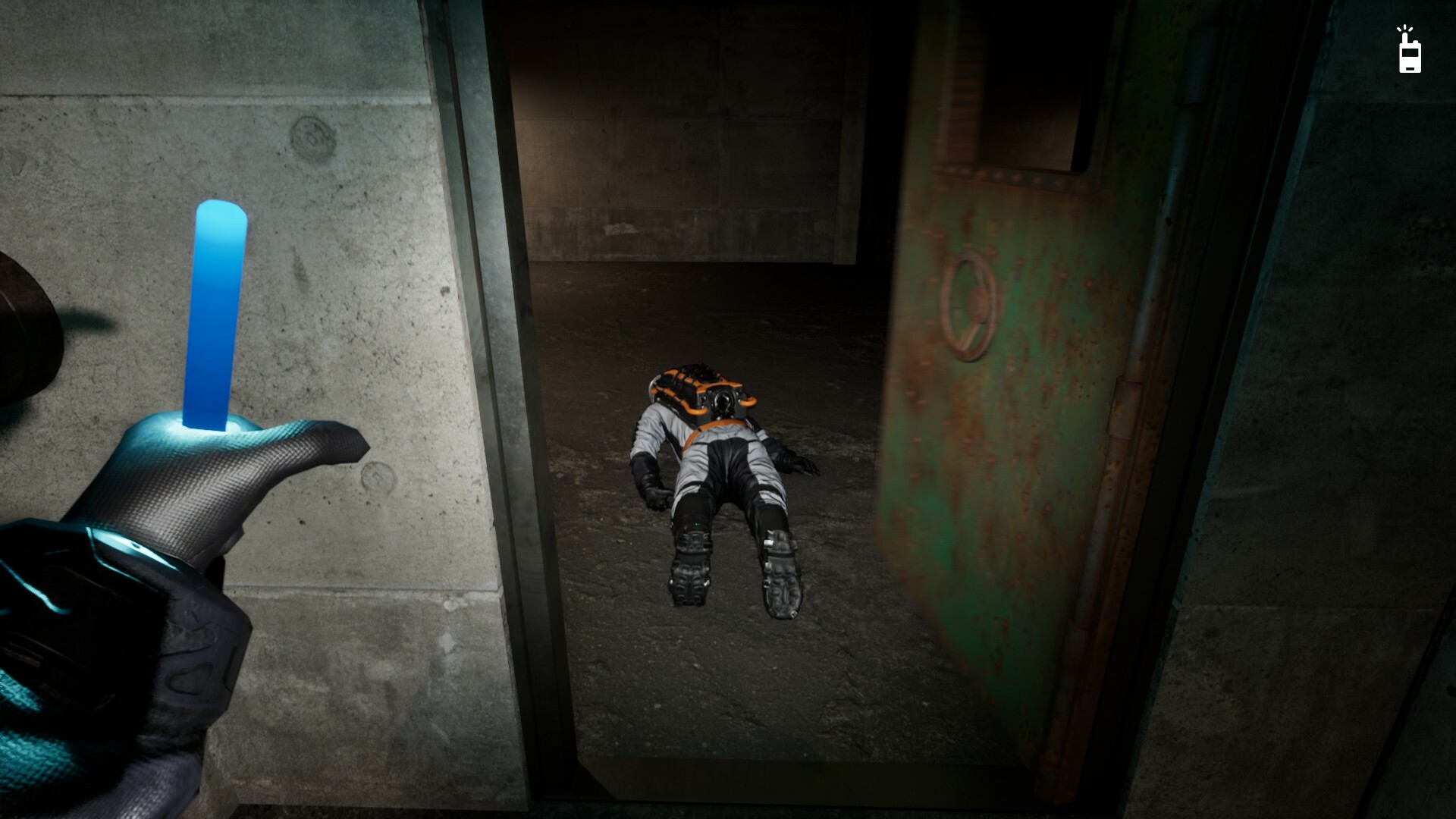Click the walkie-talkie radio icon
Viewport: 1456px width, 819px height.
pos(1410,57)
